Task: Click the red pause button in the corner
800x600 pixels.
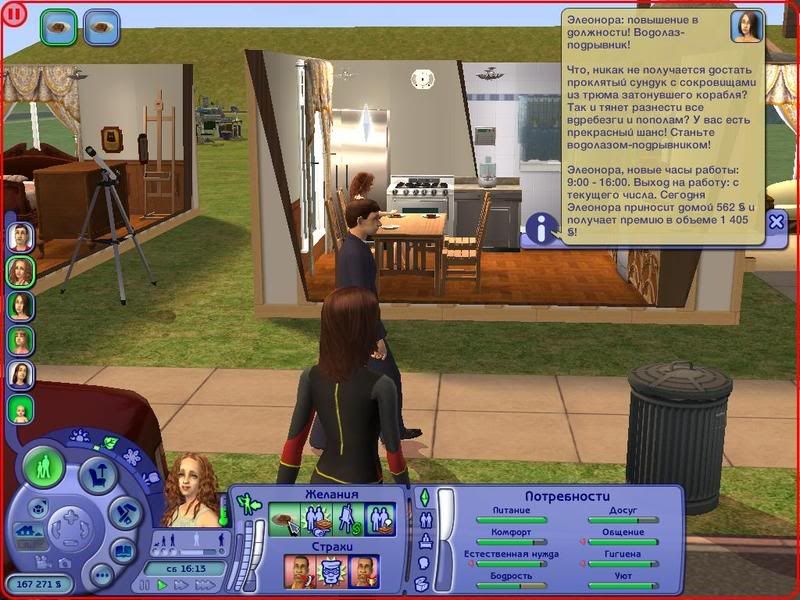Action: coord(15,16)
